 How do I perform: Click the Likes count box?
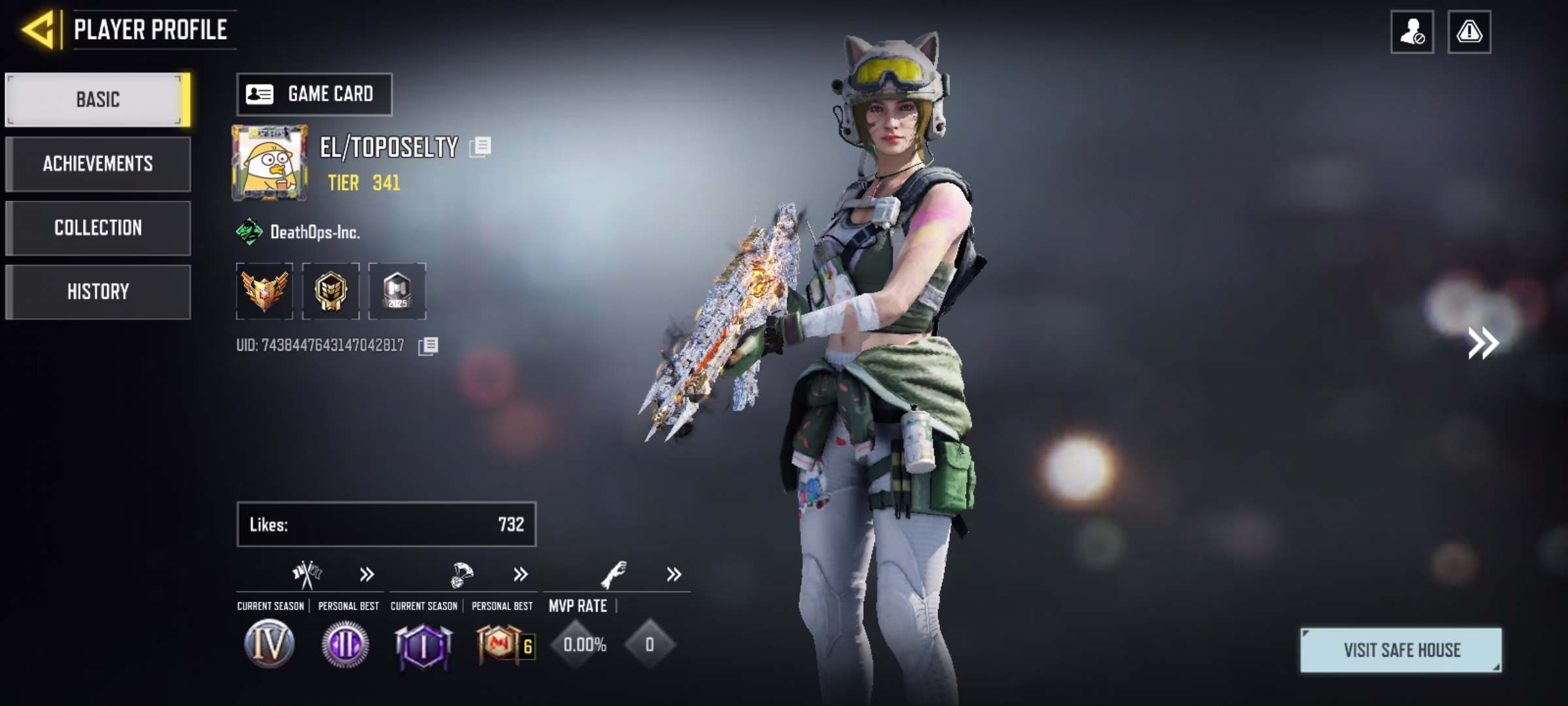click(386, 524)
